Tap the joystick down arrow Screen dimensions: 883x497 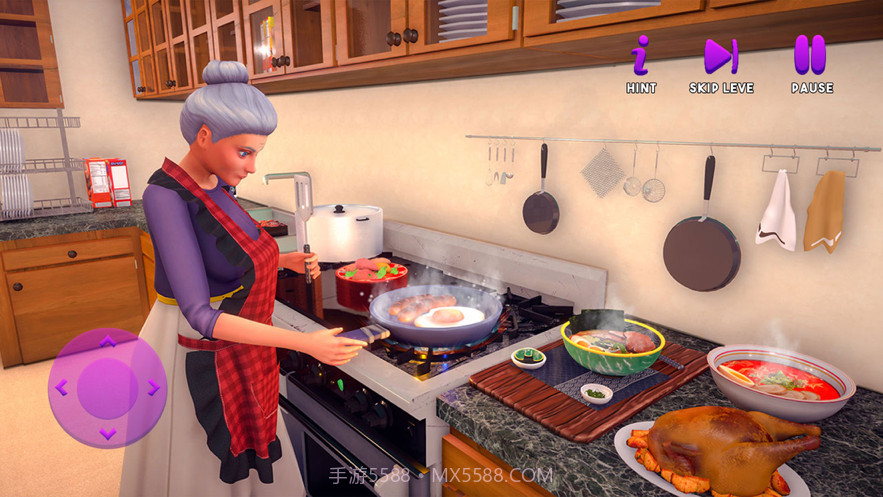click(x=108, y=433)
